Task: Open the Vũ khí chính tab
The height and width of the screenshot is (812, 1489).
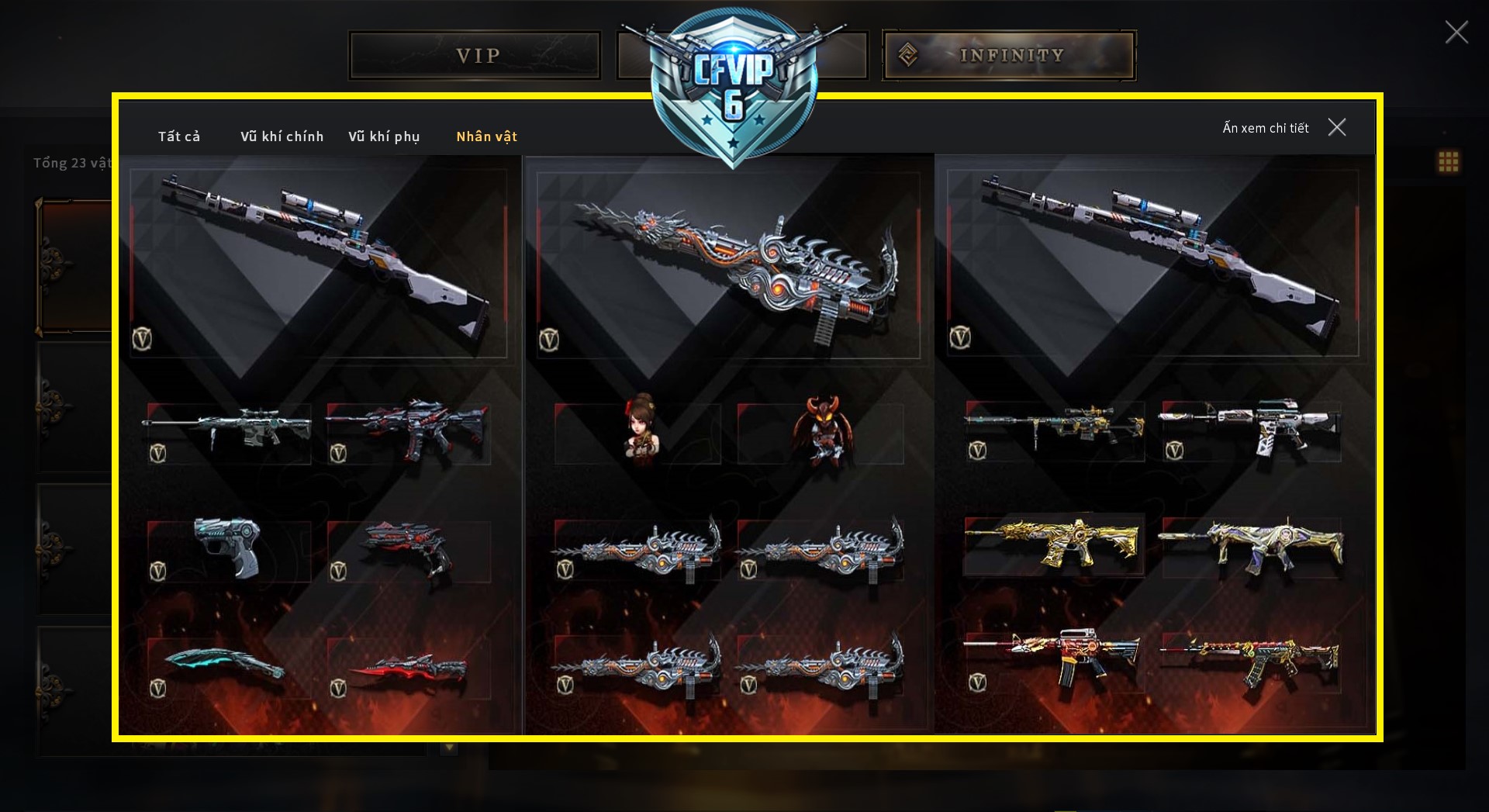Action: (x=282, y=136)
